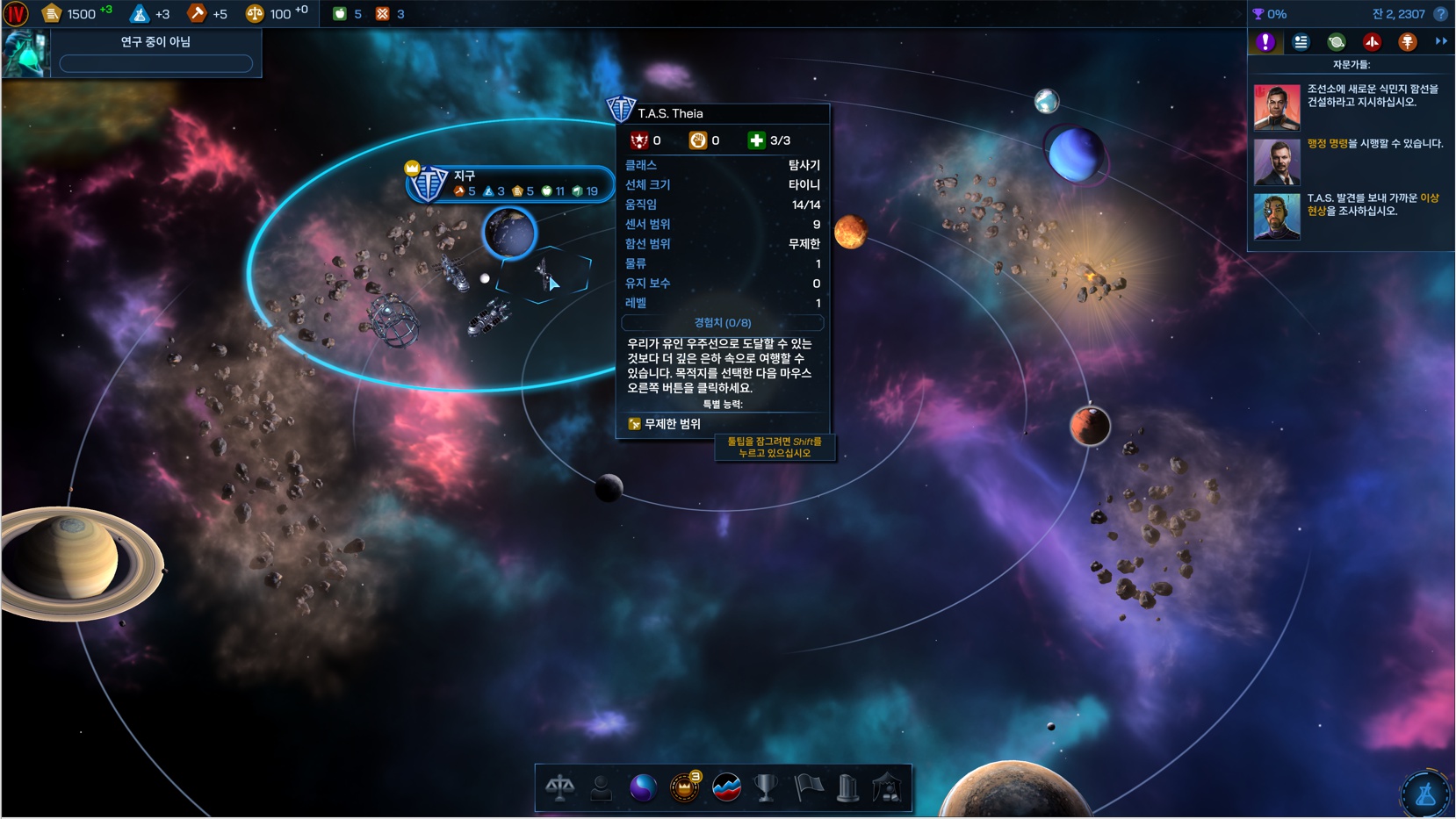1456x819 pixels.
Task: Click the flask button in the bottom-right corner
Action: pos(1424,794)
